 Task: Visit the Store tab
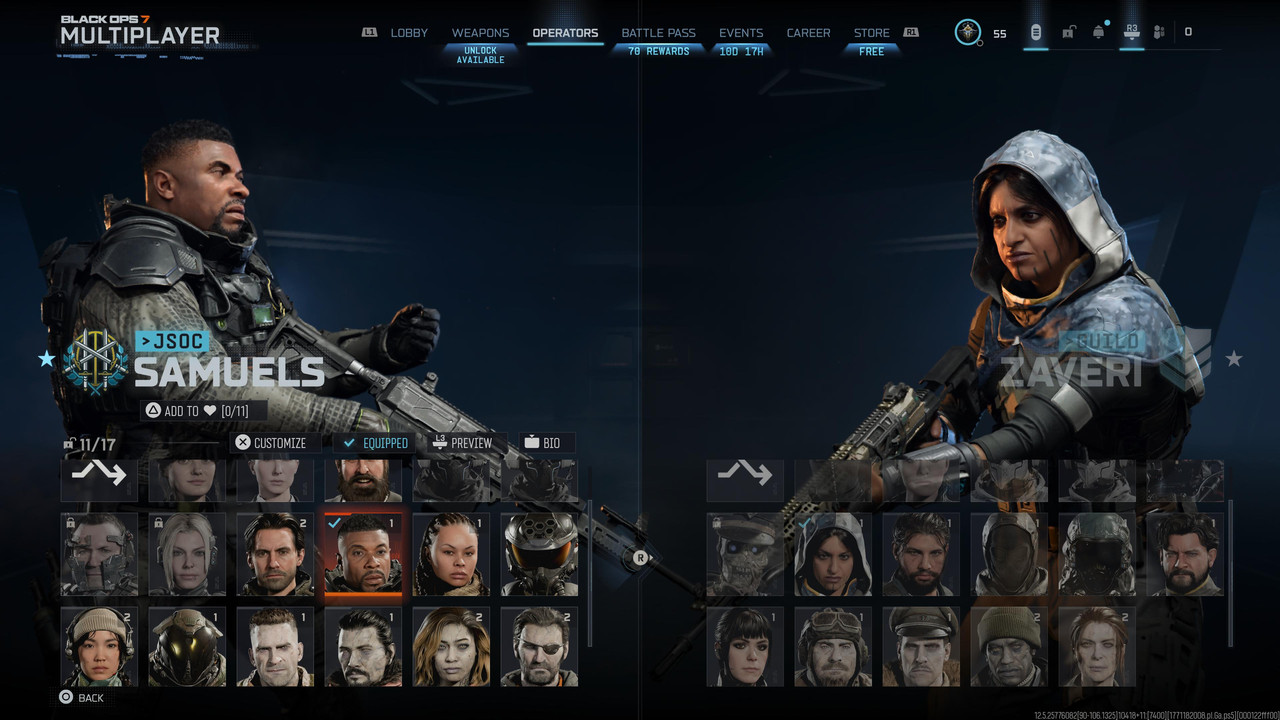[871, 33]
